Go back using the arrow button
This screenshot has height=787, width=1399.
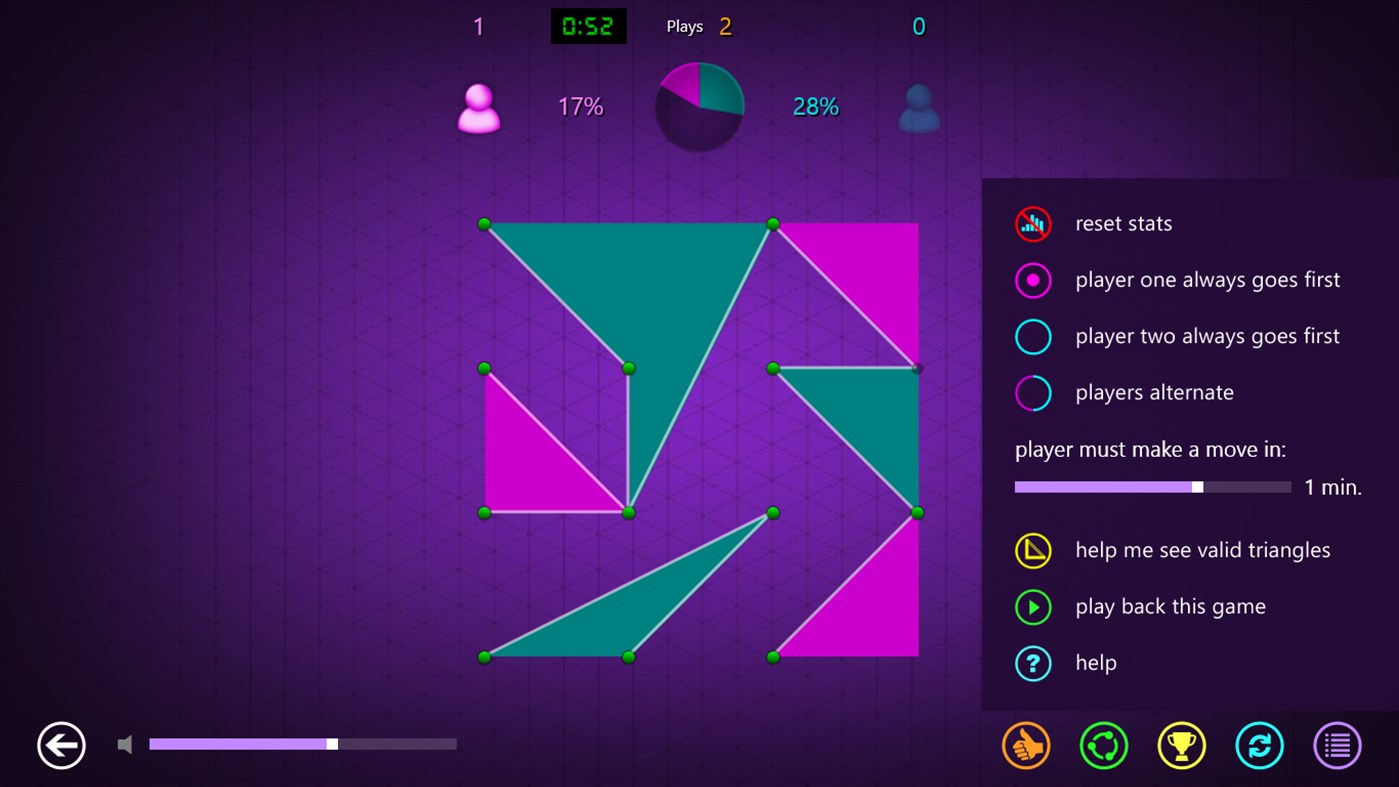point(60,745)
